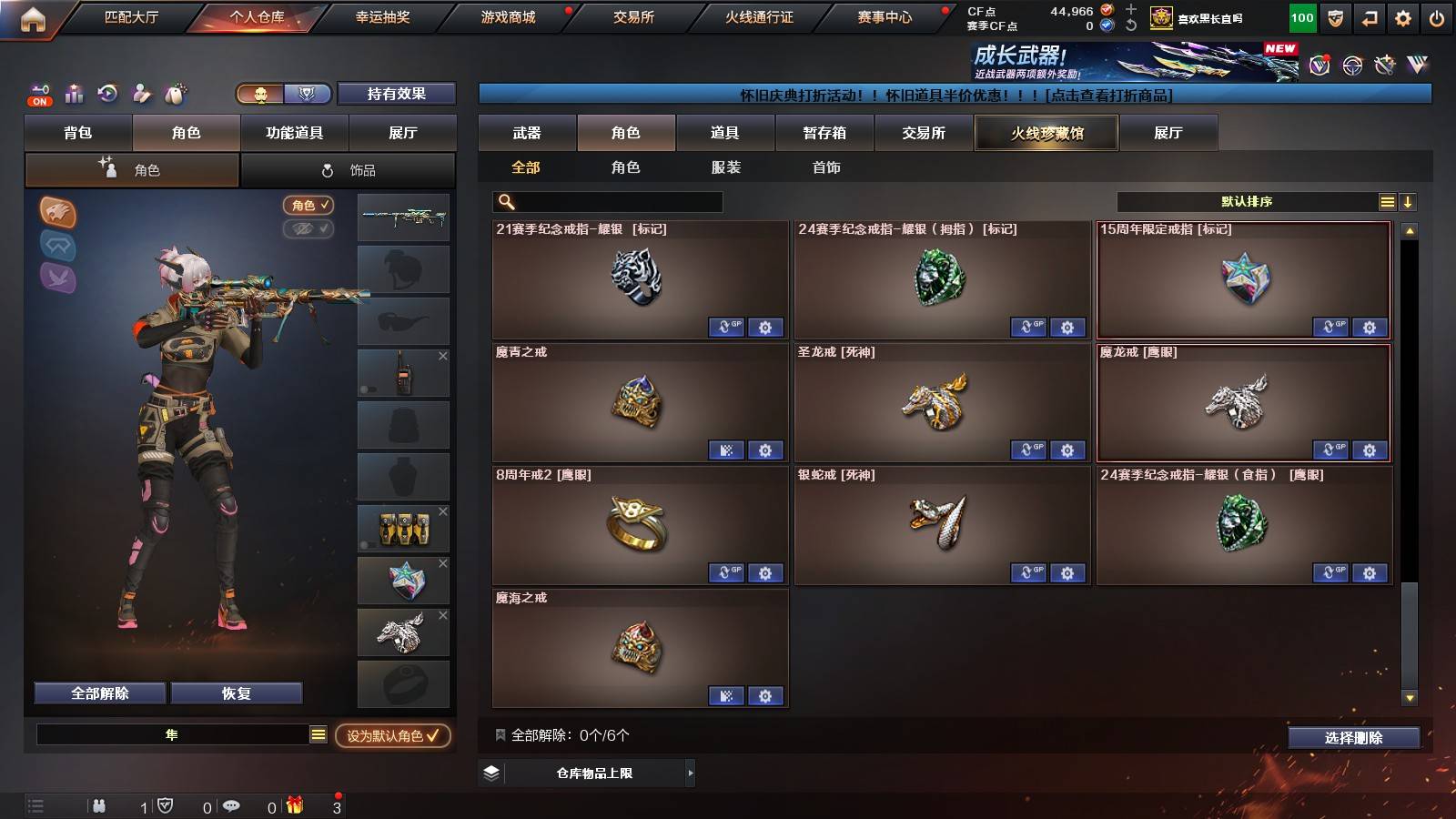Open the settings gear icon at top right
Screen dimensions: 1456x819
coord(1402,16)
